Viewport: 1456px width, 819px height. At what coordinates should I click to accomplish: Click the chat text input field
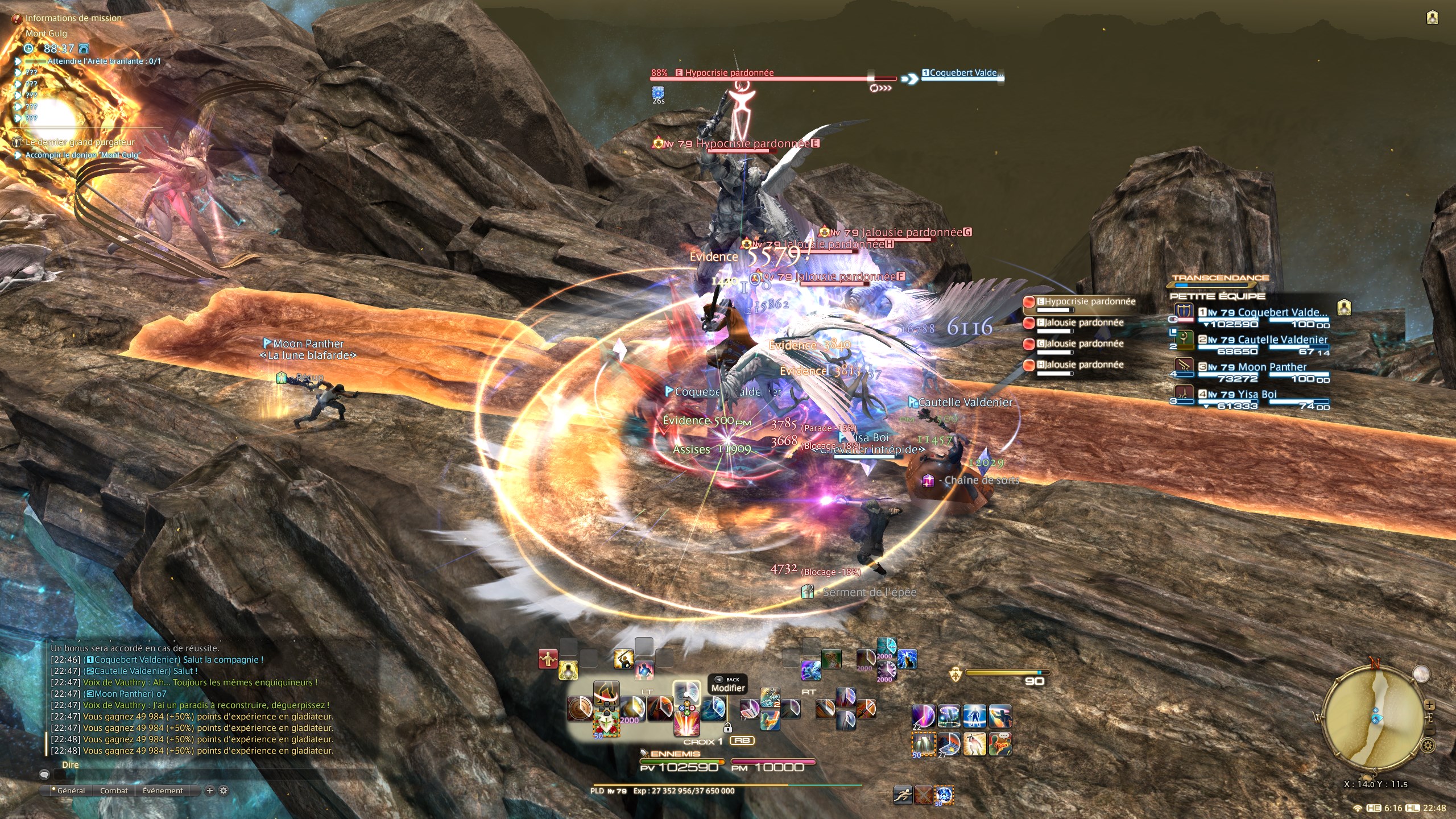pyautogui.click(x=216, y=774)
